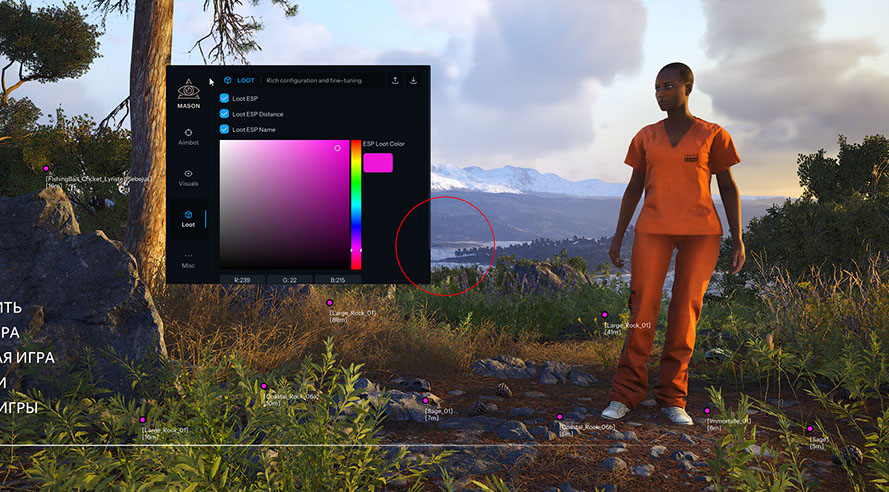Screen dimensions: 889x492
Task: Open the Visuals tab
Action: [x=188, y=177]
